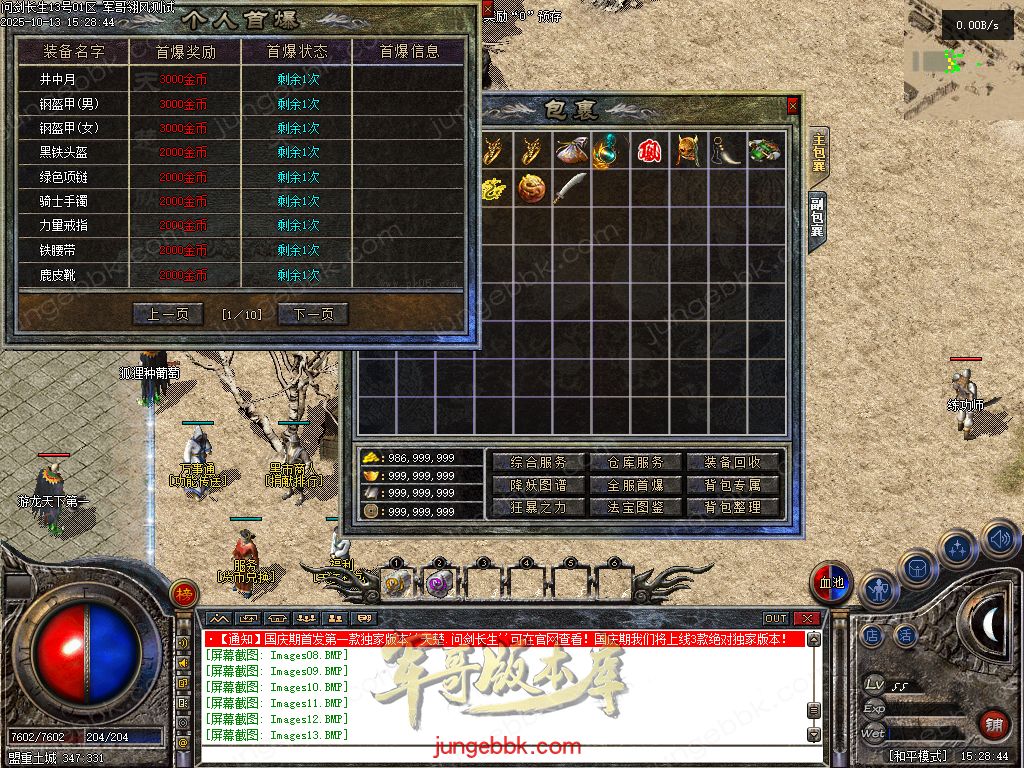Close the 包裹 bag window
Viewport: 1024px width, 768px height.
[x=793, y=105]
